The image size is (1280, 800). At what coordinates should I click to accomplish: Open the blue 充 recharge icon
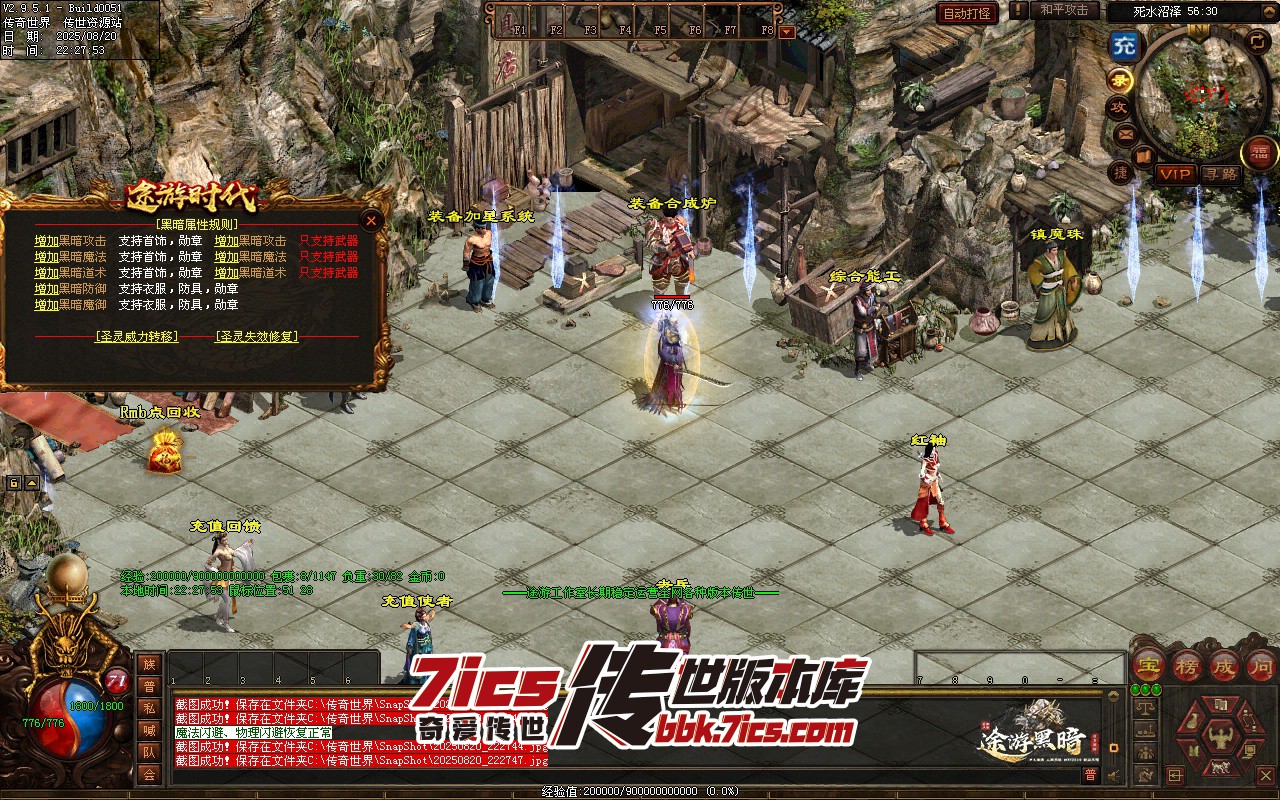click(x=1125, y=45)
